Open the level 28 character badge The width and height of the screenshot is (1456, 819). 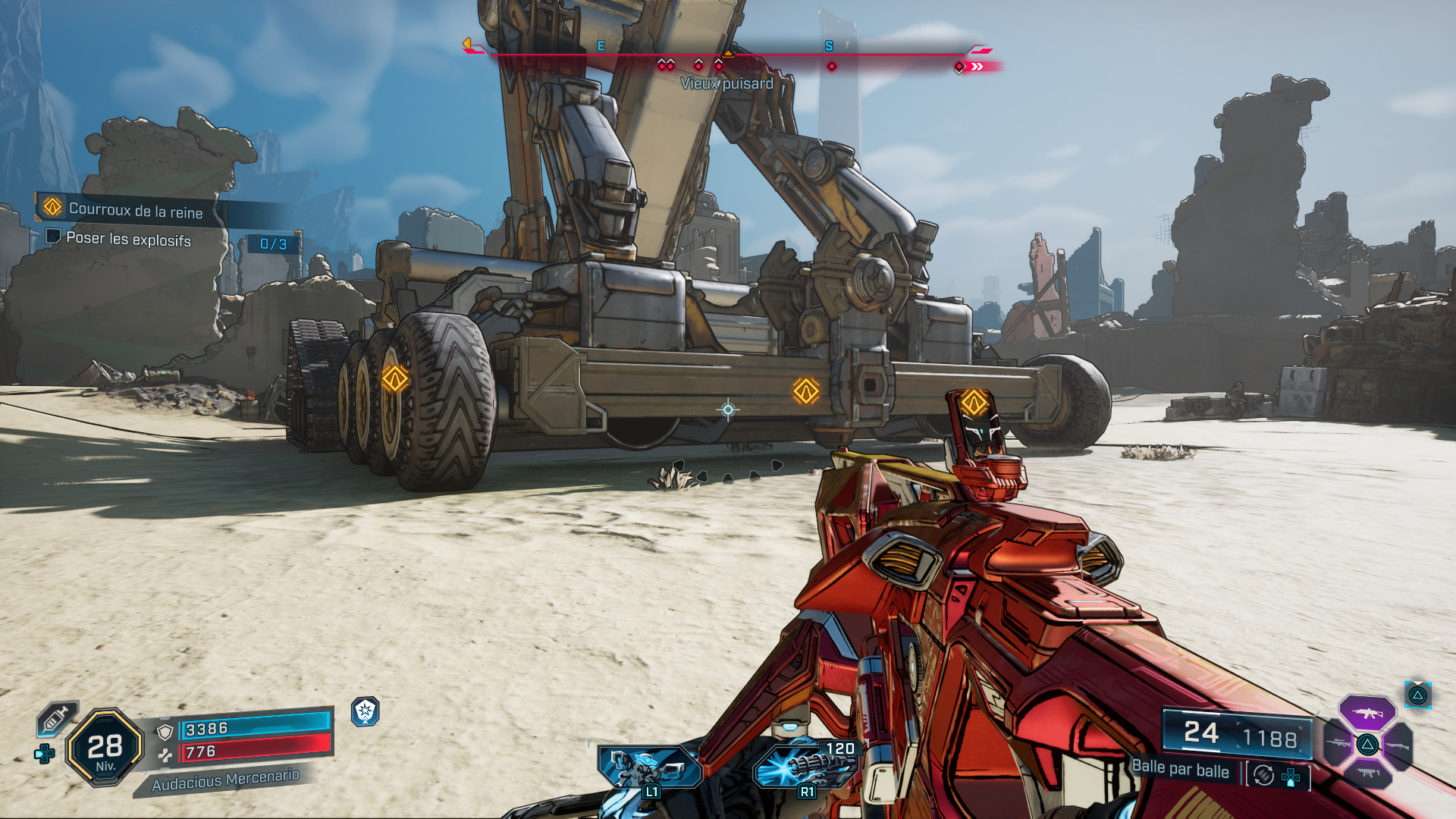coord(105,748)
